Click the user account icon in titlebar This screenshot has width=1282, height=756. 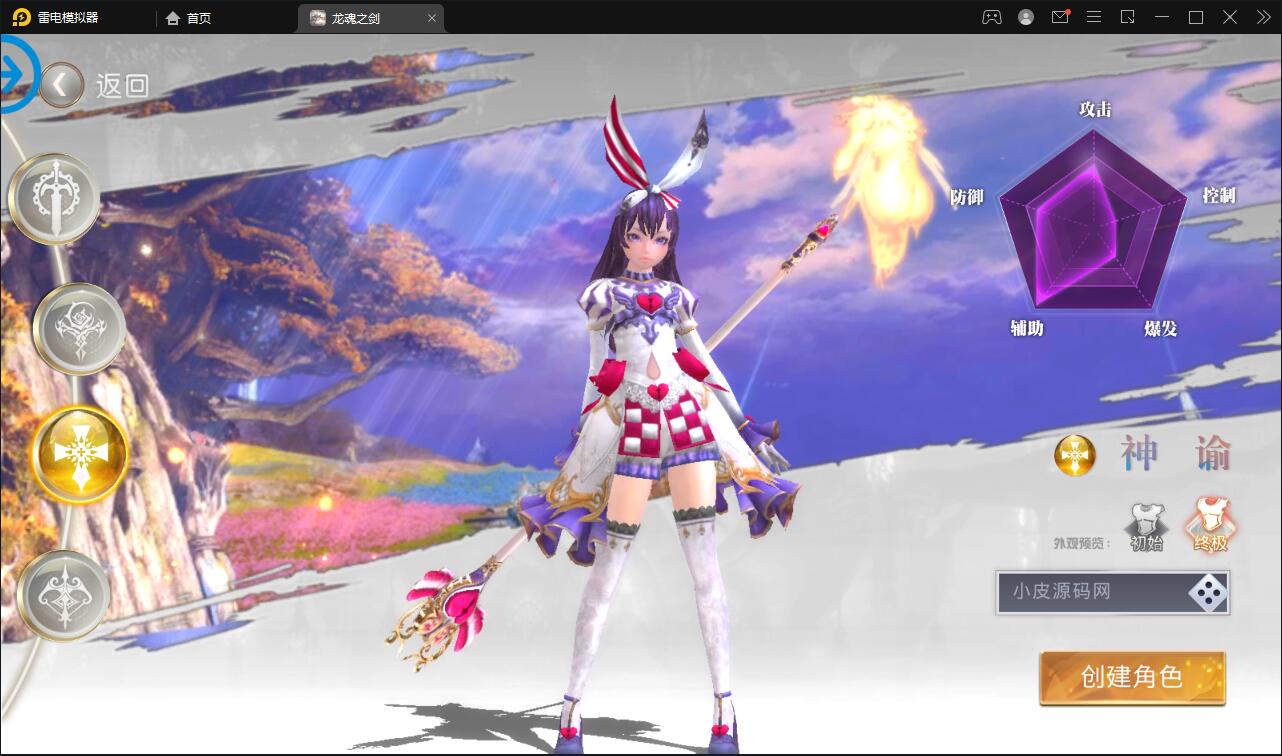1023,17
